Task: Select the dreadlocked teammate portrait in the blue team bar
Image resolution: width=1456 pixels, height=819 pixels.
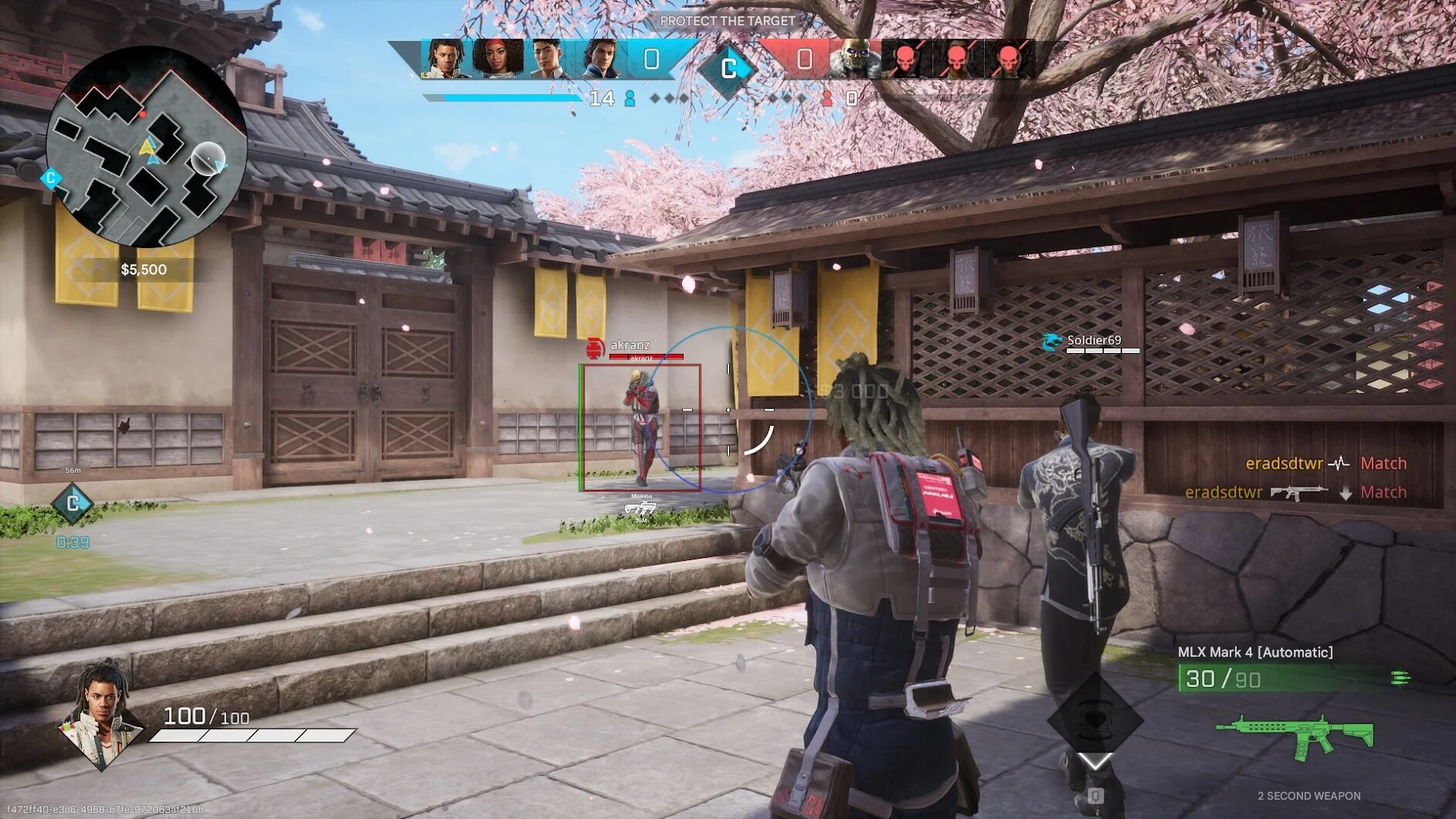Action: (x=446, y=59)
